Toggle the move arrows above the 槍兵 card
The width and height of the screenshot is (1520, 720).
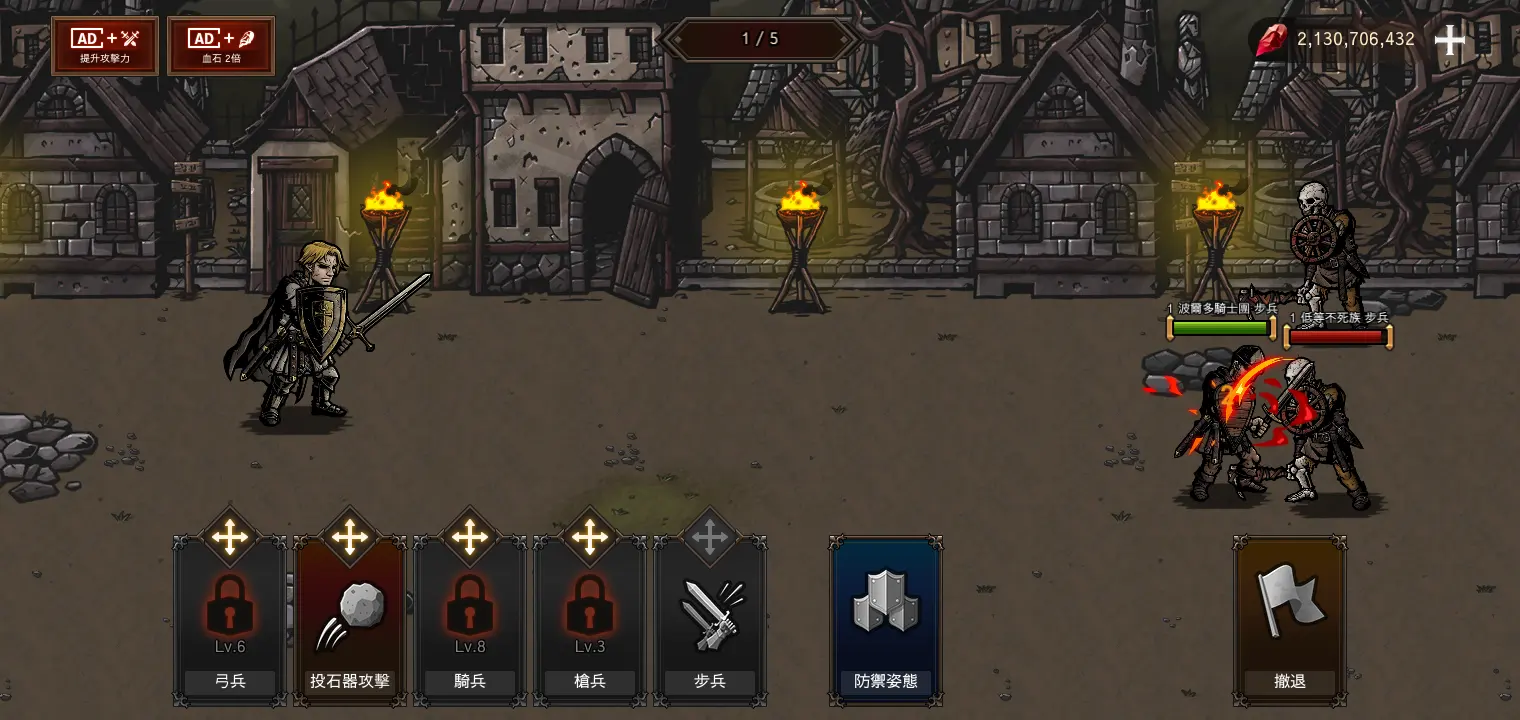(x=589, y=537)
